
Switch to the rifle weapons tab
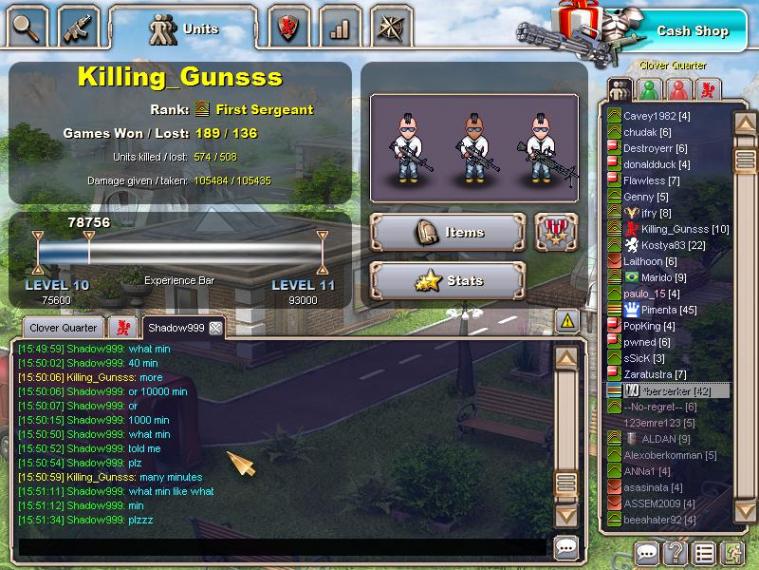click(78, 27)
